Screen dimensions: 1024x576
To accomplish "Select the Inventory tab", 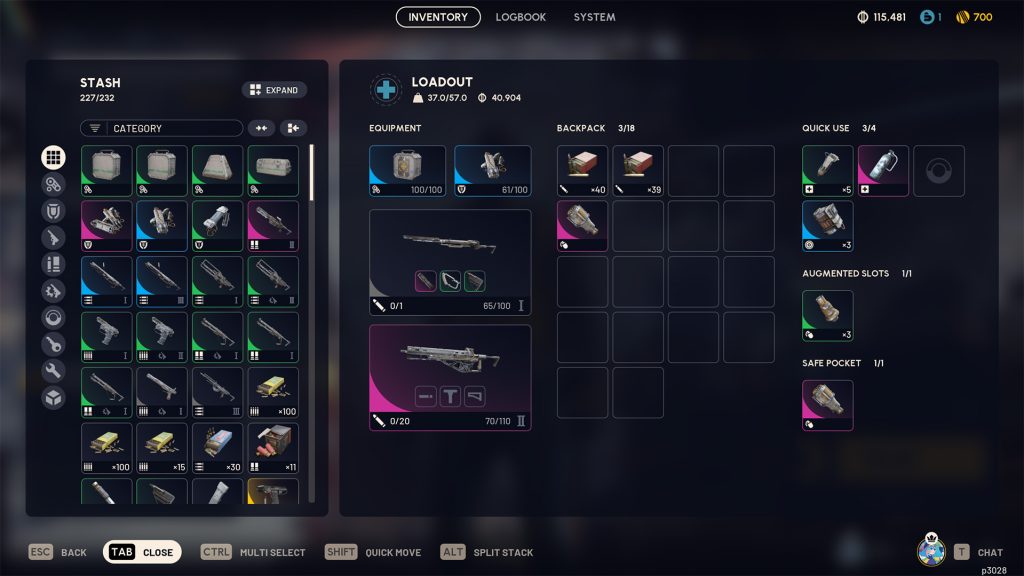I will tap(438, 17).
